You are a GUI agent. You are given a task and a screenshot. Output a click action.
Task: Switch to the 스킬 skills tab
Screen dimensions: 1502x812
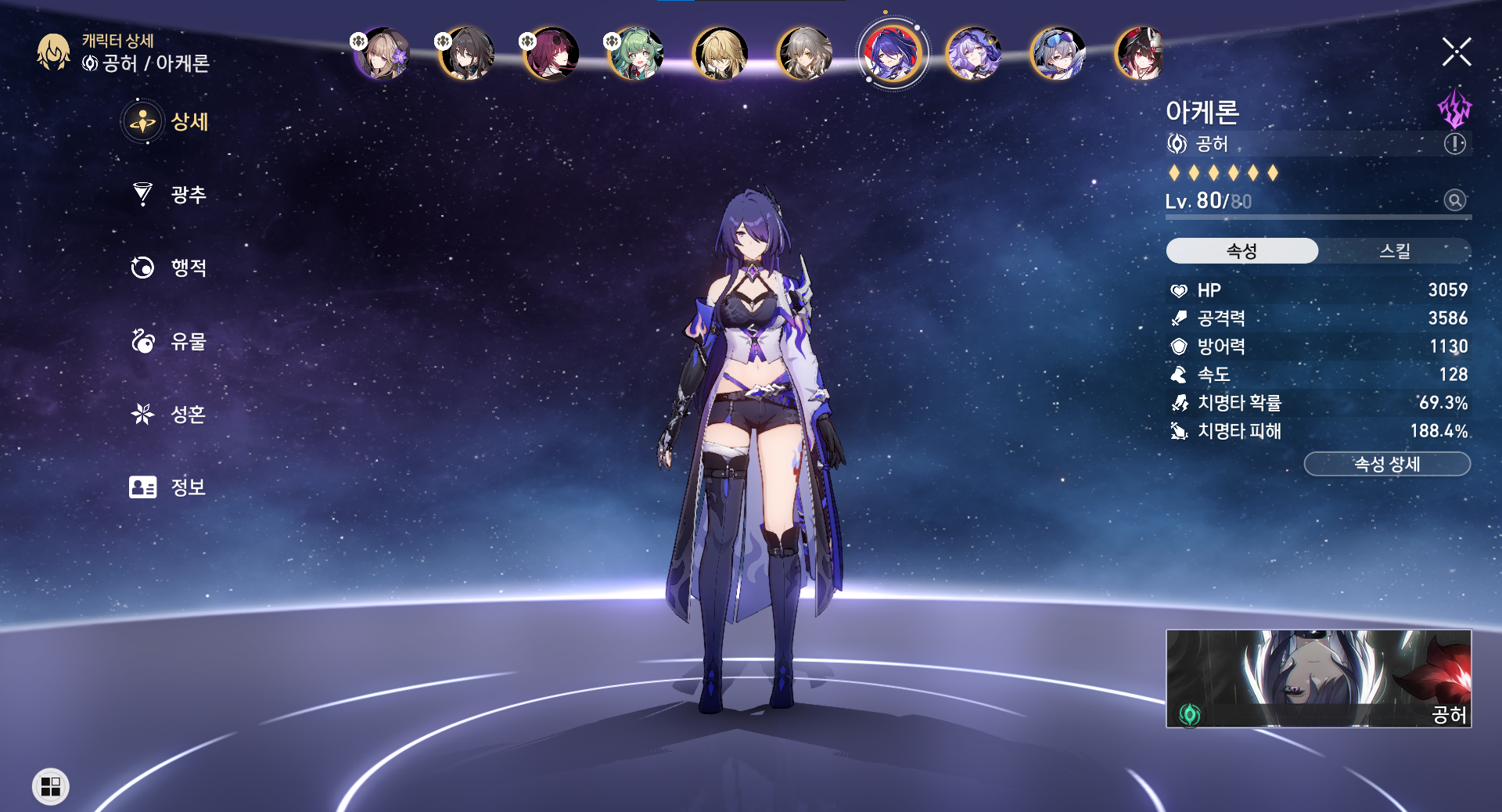click(1394, 251)
